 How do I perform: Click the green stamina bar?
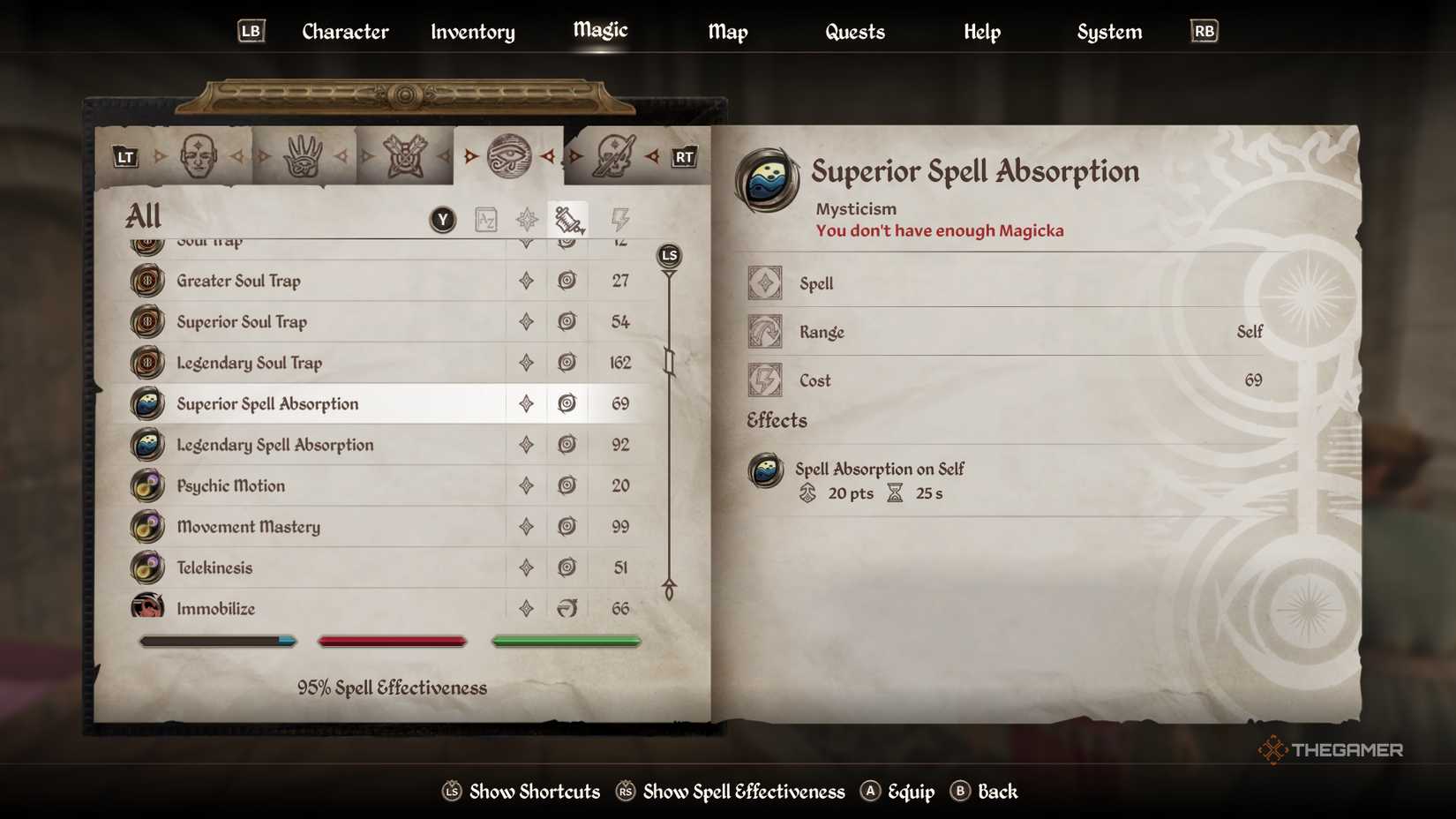(x=566, y=641)
